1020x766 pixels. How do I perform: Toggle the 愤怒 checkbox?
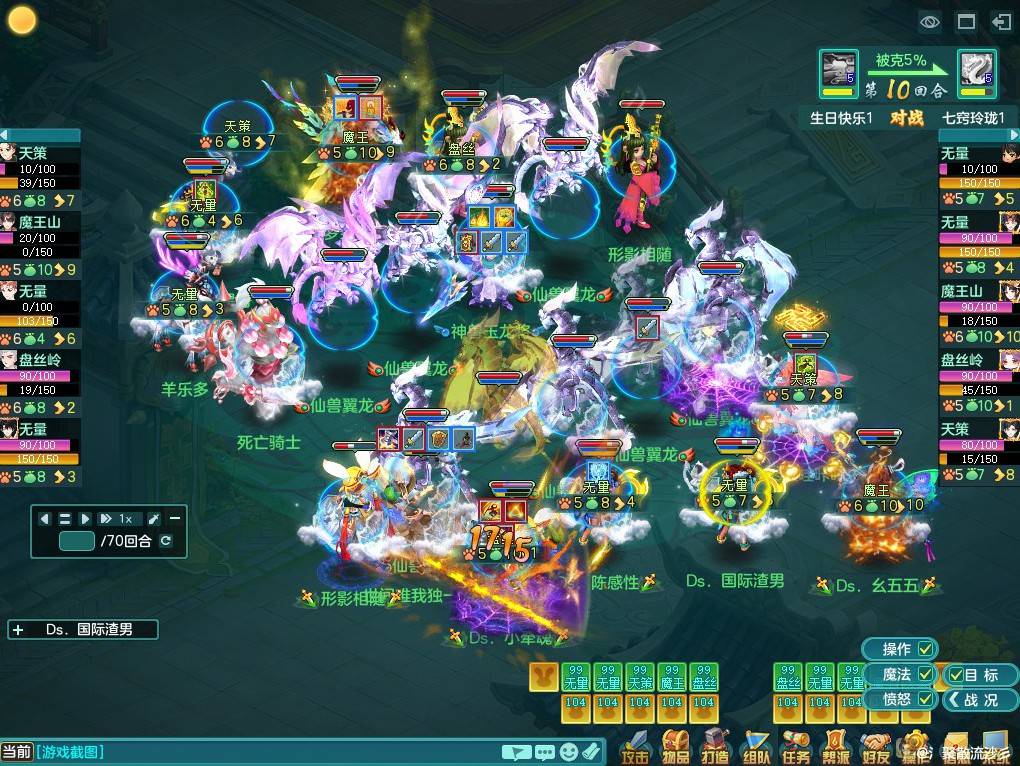[926, 699]
